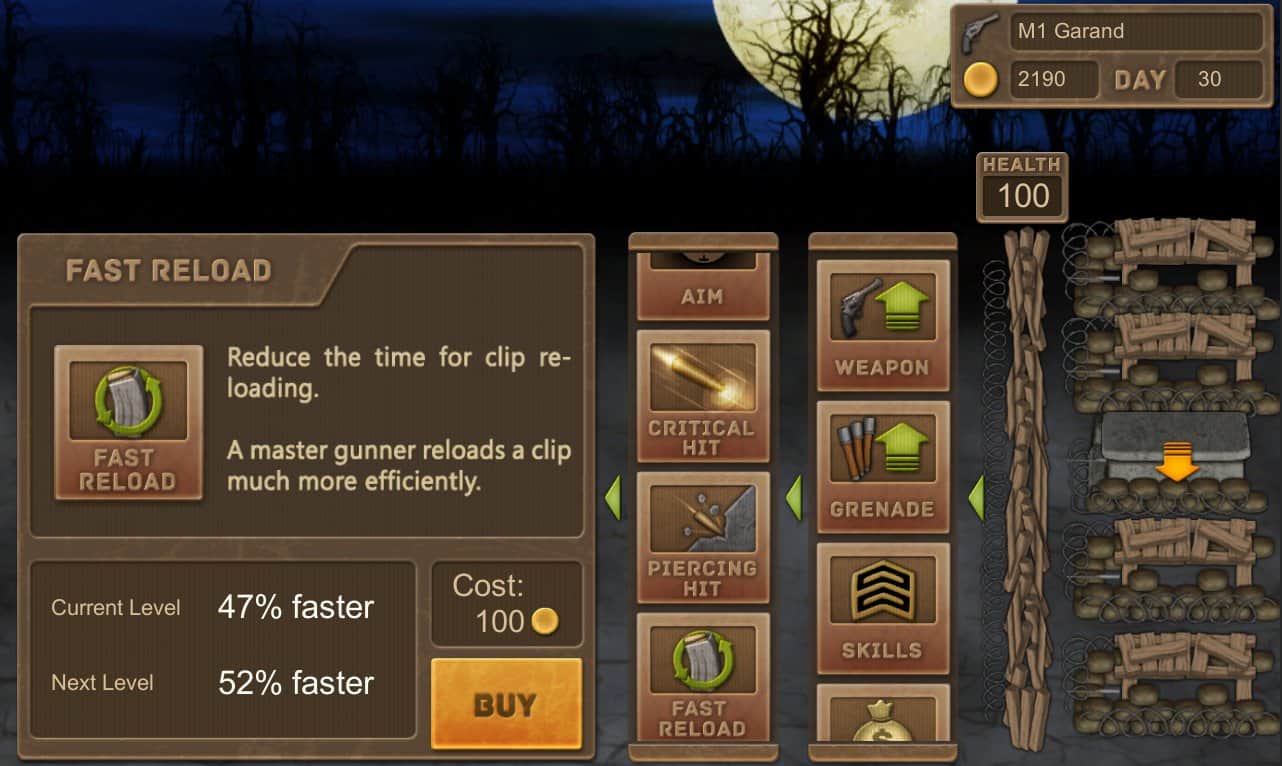Select the Aim skill tile
Screen dimensions: 1282x766
[702, 285]
